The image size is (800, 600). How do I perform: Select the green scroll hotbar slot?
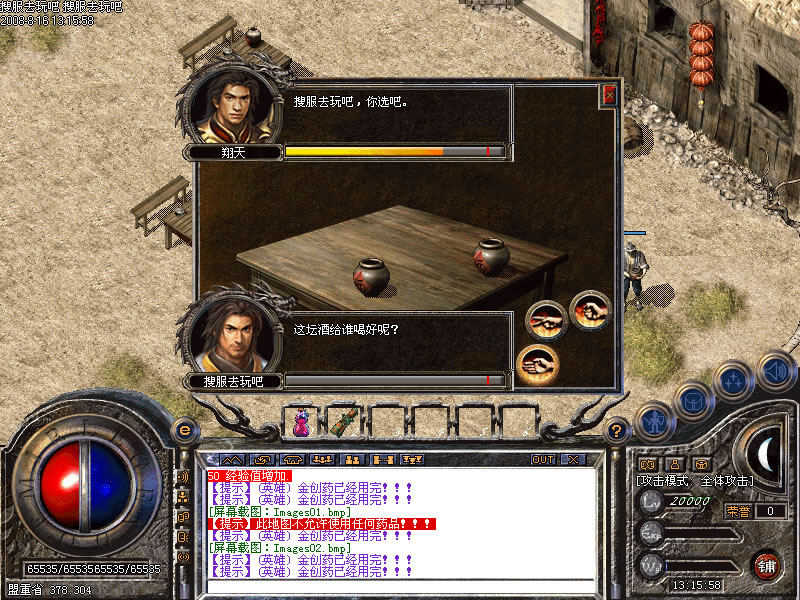pos(343,422)
